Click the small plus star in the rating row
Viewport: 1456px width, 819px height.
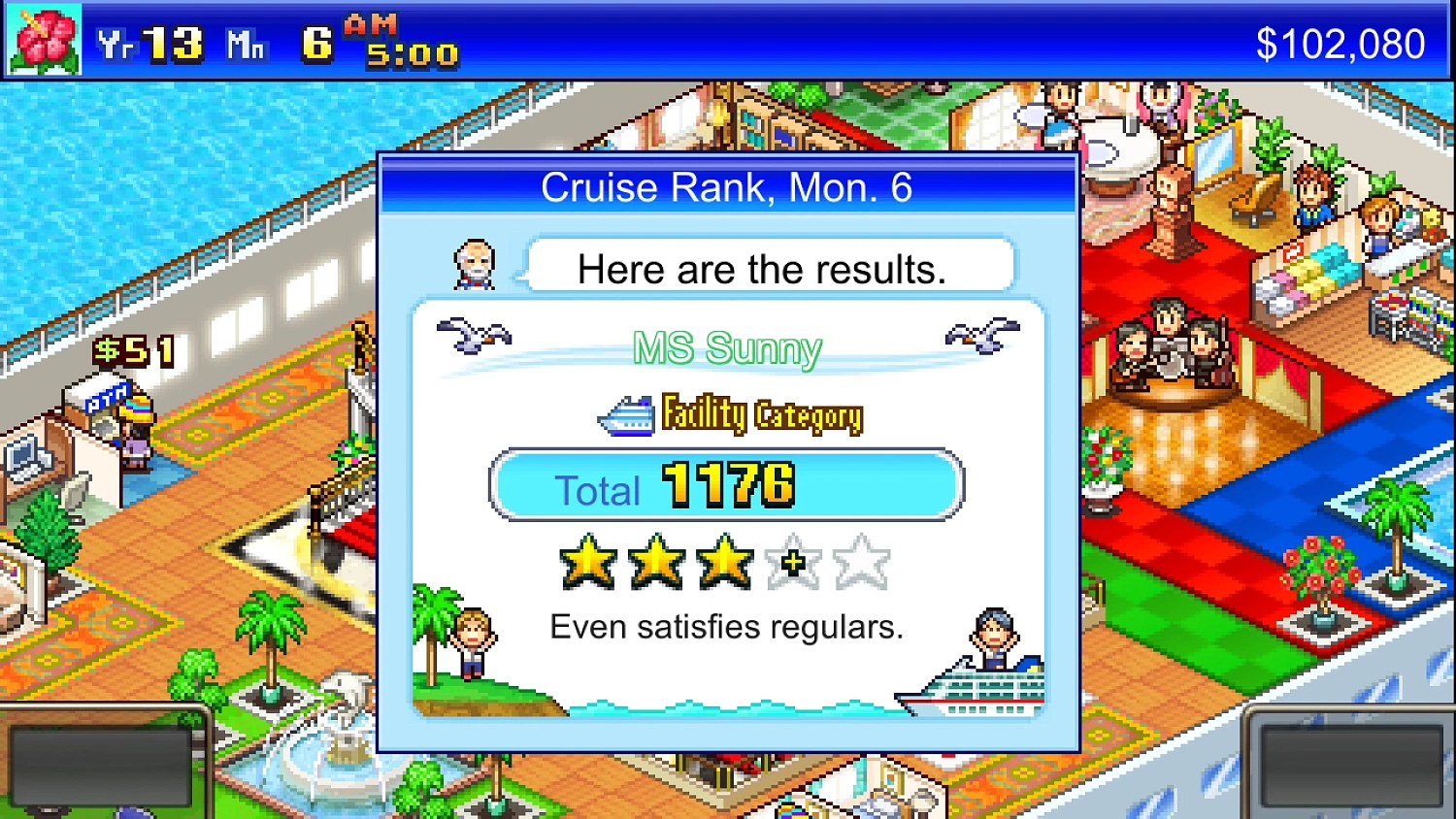[792, 563]
